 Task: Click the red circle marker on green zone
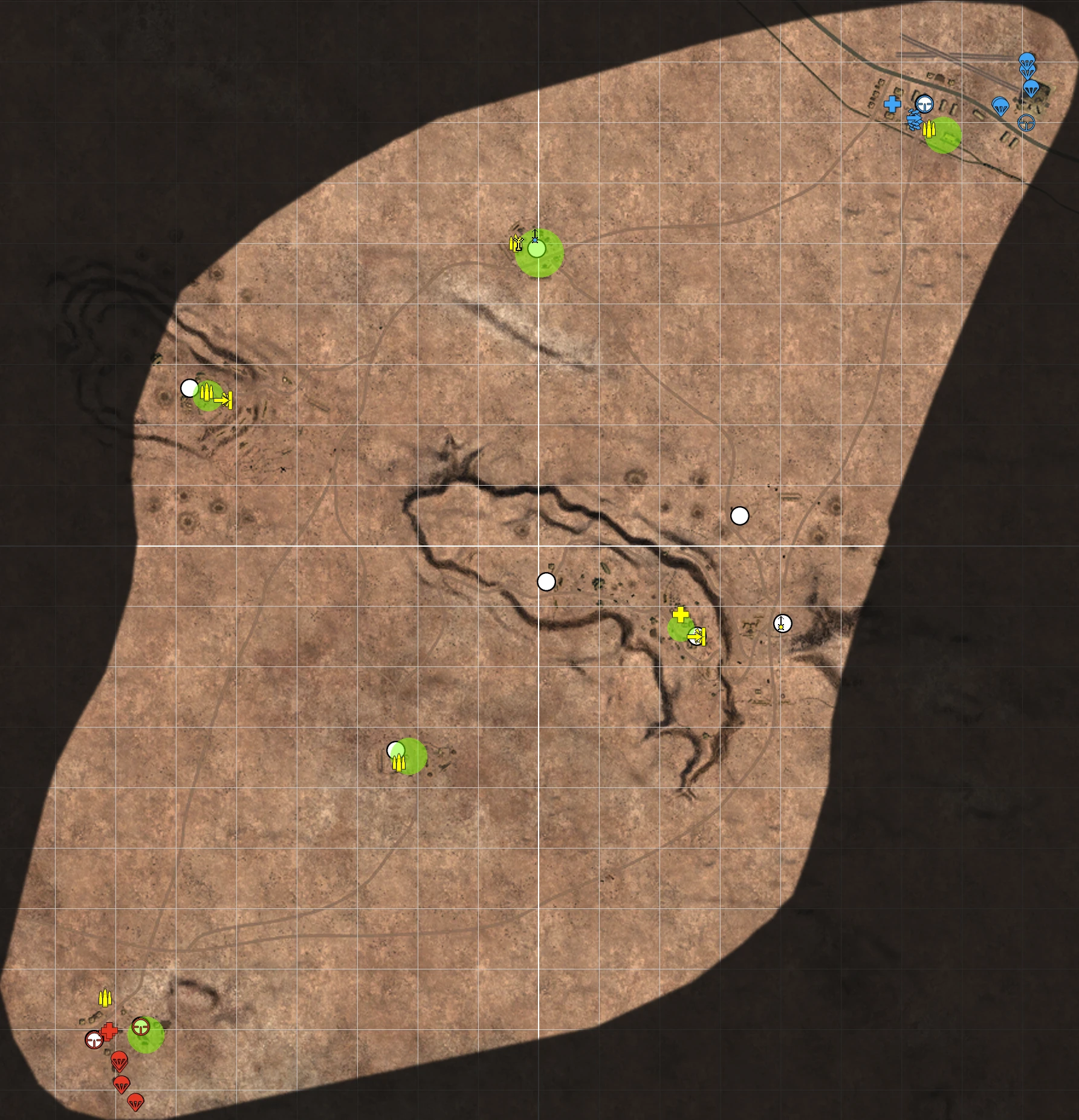[141, 1027]
